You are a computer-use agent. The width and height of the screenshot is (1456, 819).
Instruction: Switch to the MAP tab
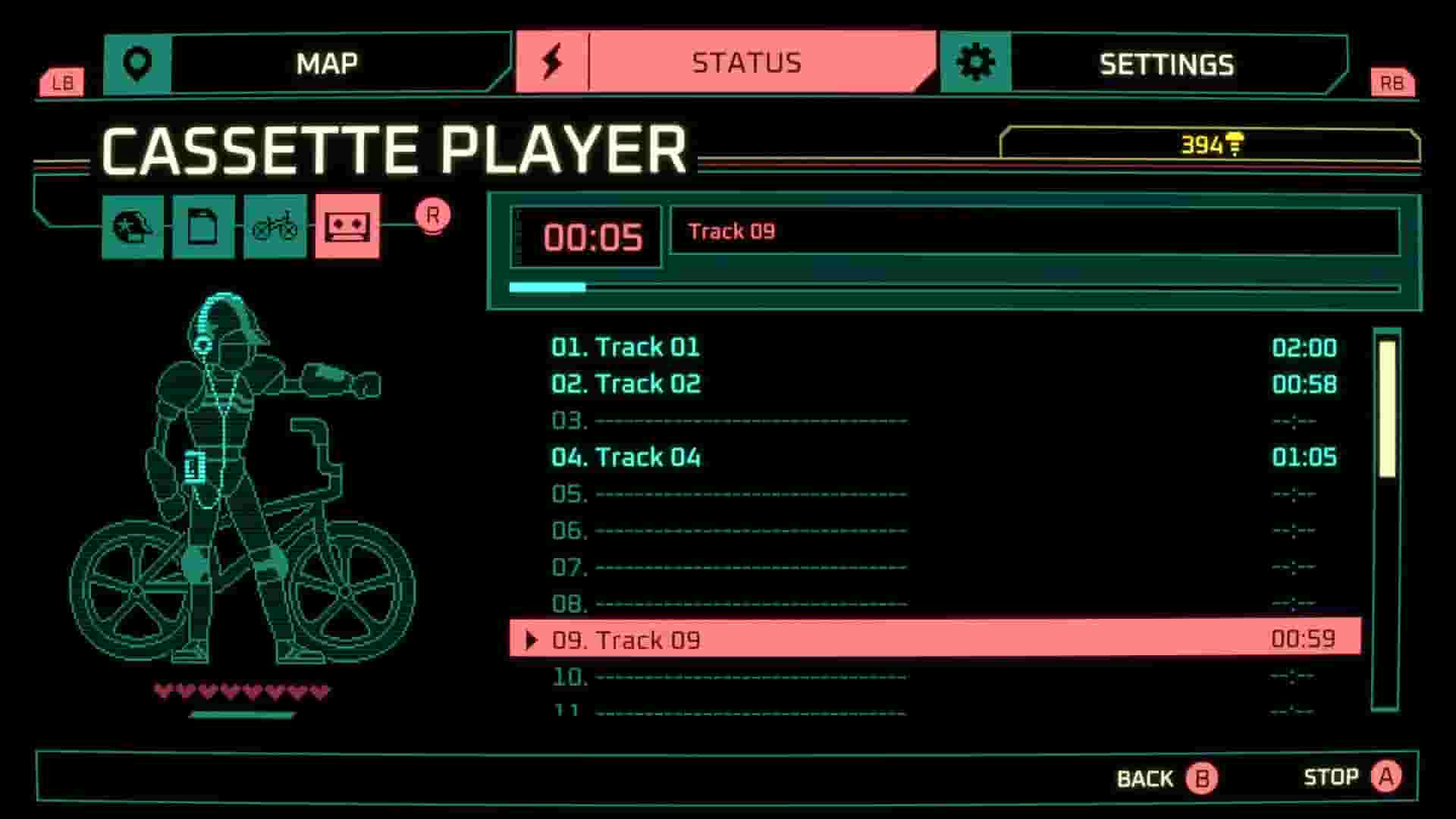click(328, 62)
